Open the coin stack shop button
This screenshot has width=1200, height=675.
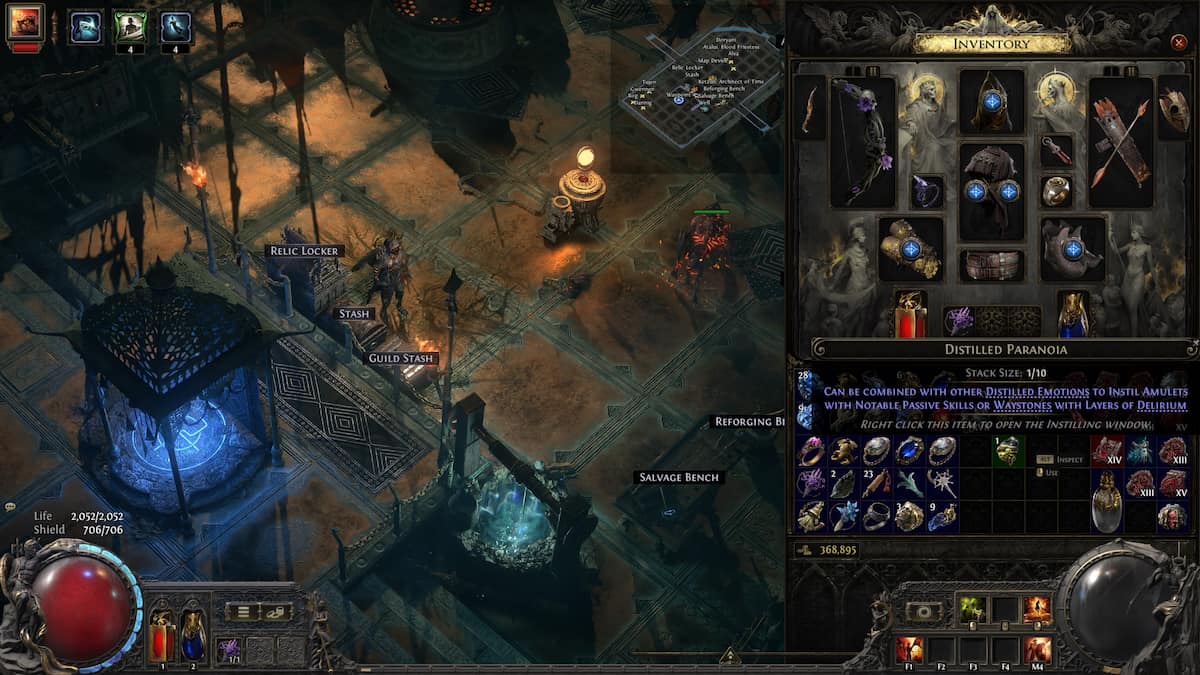(x=276, y=611)
